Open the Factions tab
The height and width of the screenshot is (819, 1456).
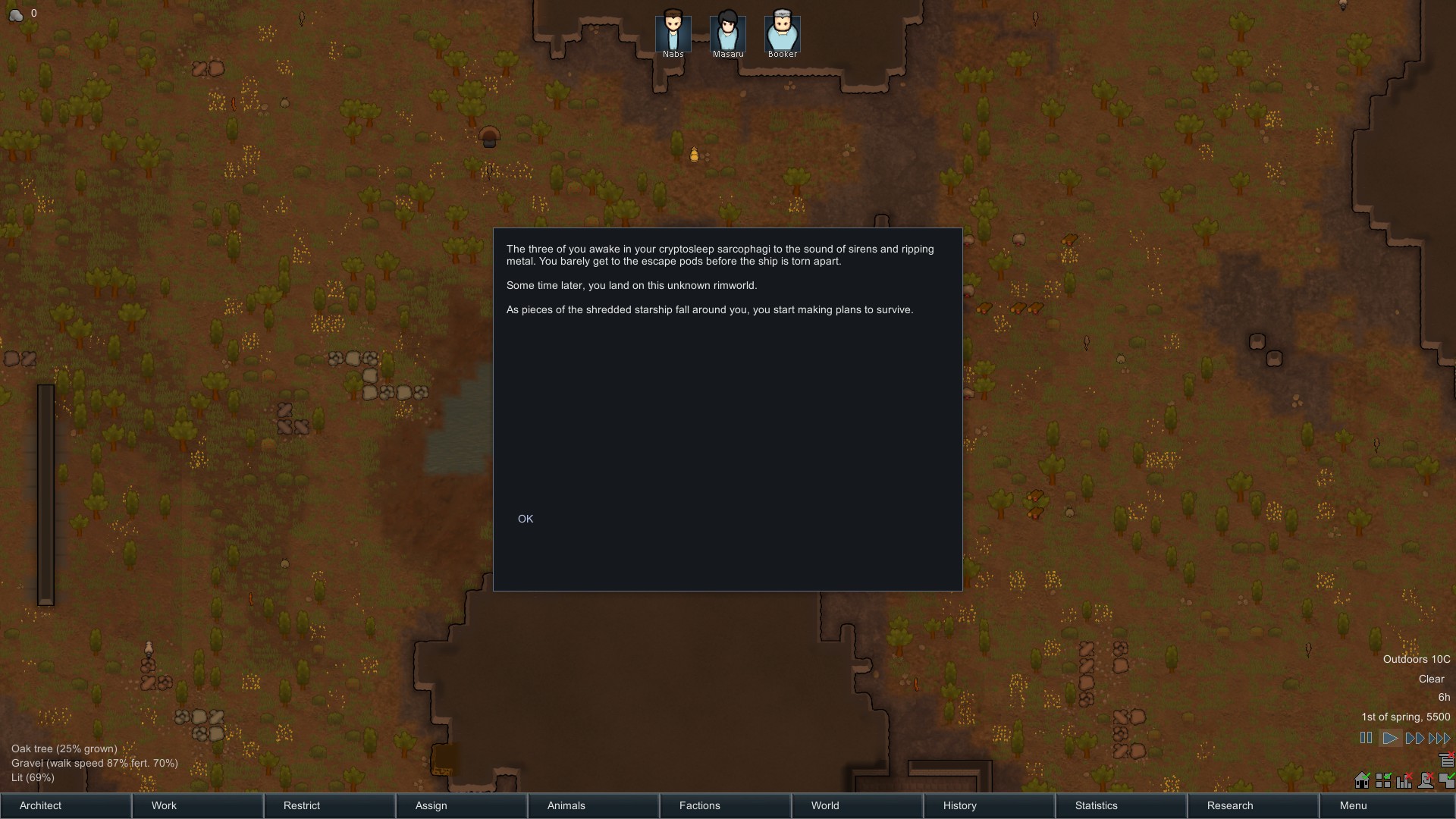[726, 805]
